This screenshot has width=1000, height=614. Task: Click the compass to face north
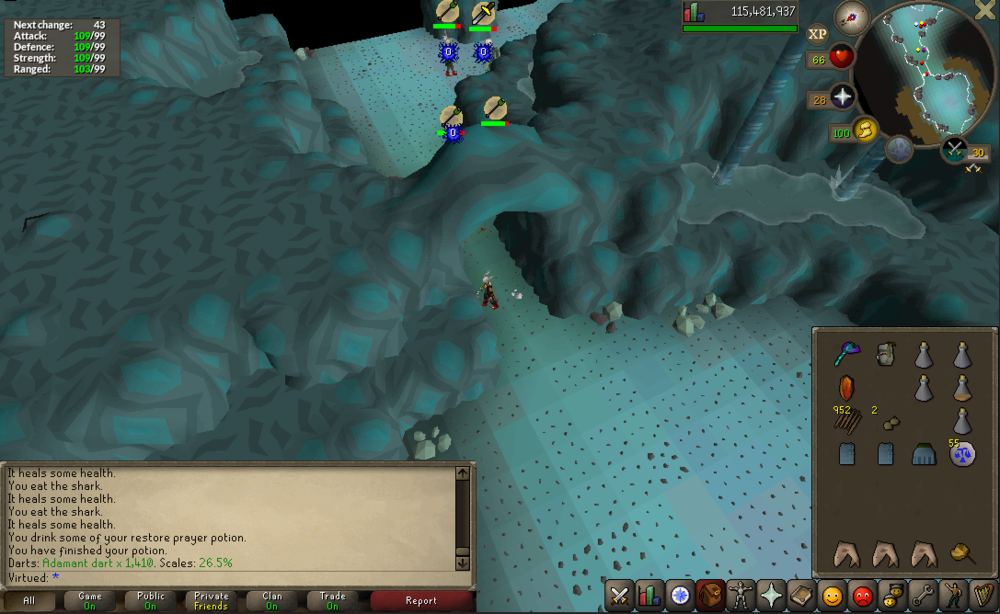(x=853, y=16)
